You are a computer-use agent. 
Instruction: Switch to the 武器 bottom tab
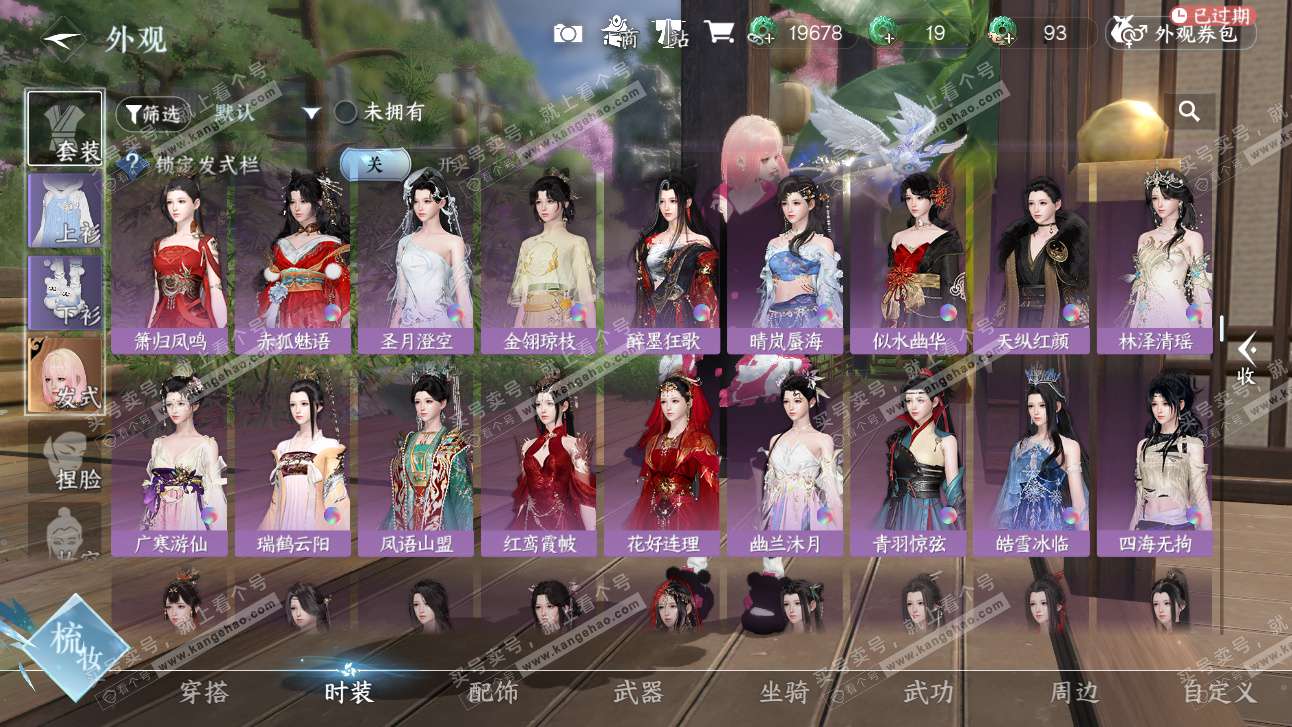(x=638, y=692)
